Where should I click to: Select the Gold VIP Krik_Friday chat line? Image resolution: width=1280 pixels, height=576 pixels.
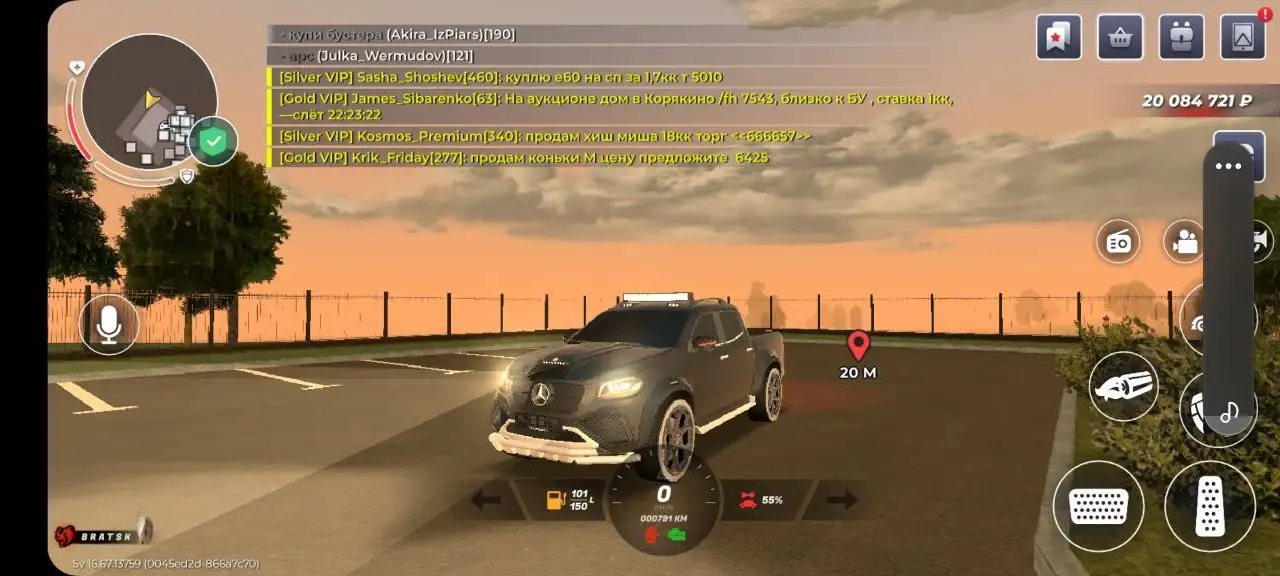523,158
